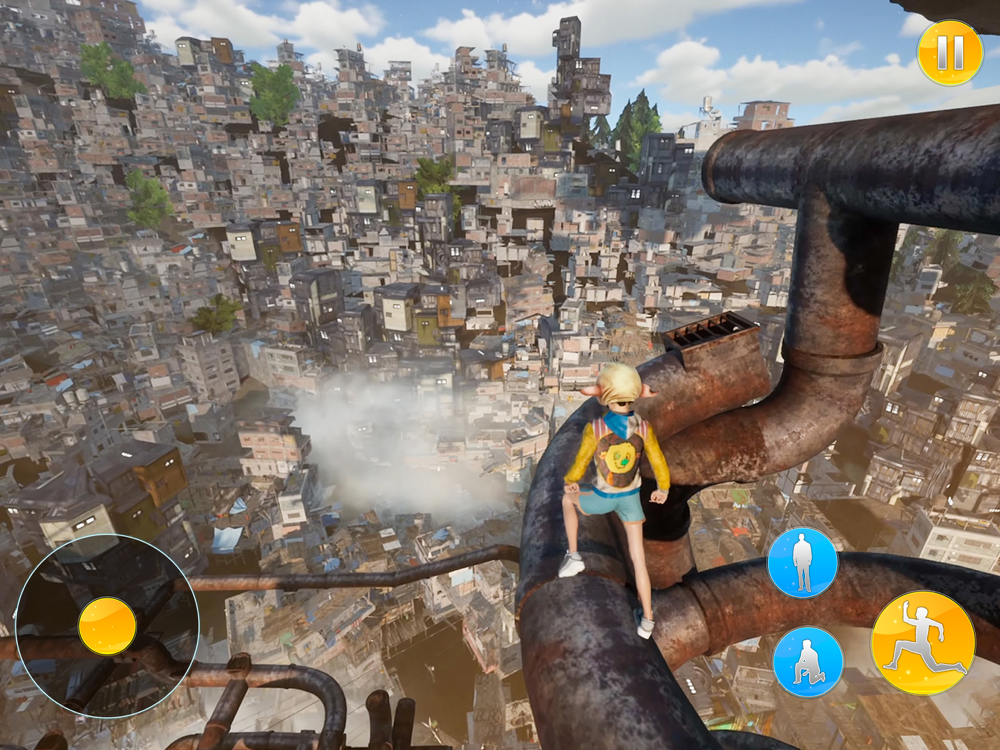
Task: Pause the game with the yellow button
Action: click(x=949, y=52)
